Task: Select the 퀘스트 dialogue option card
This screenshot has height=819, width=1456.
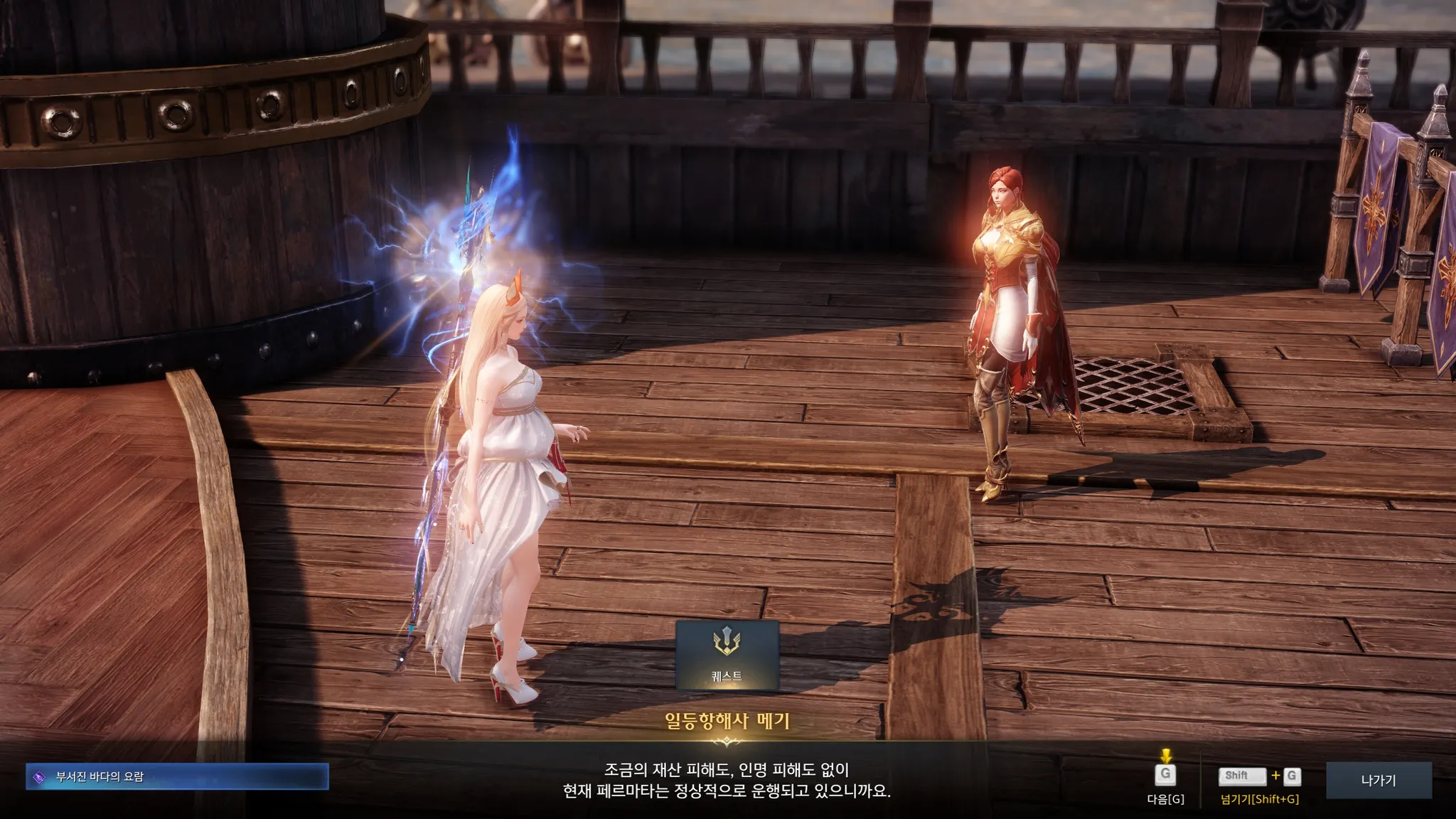Action: coord(727,655)
